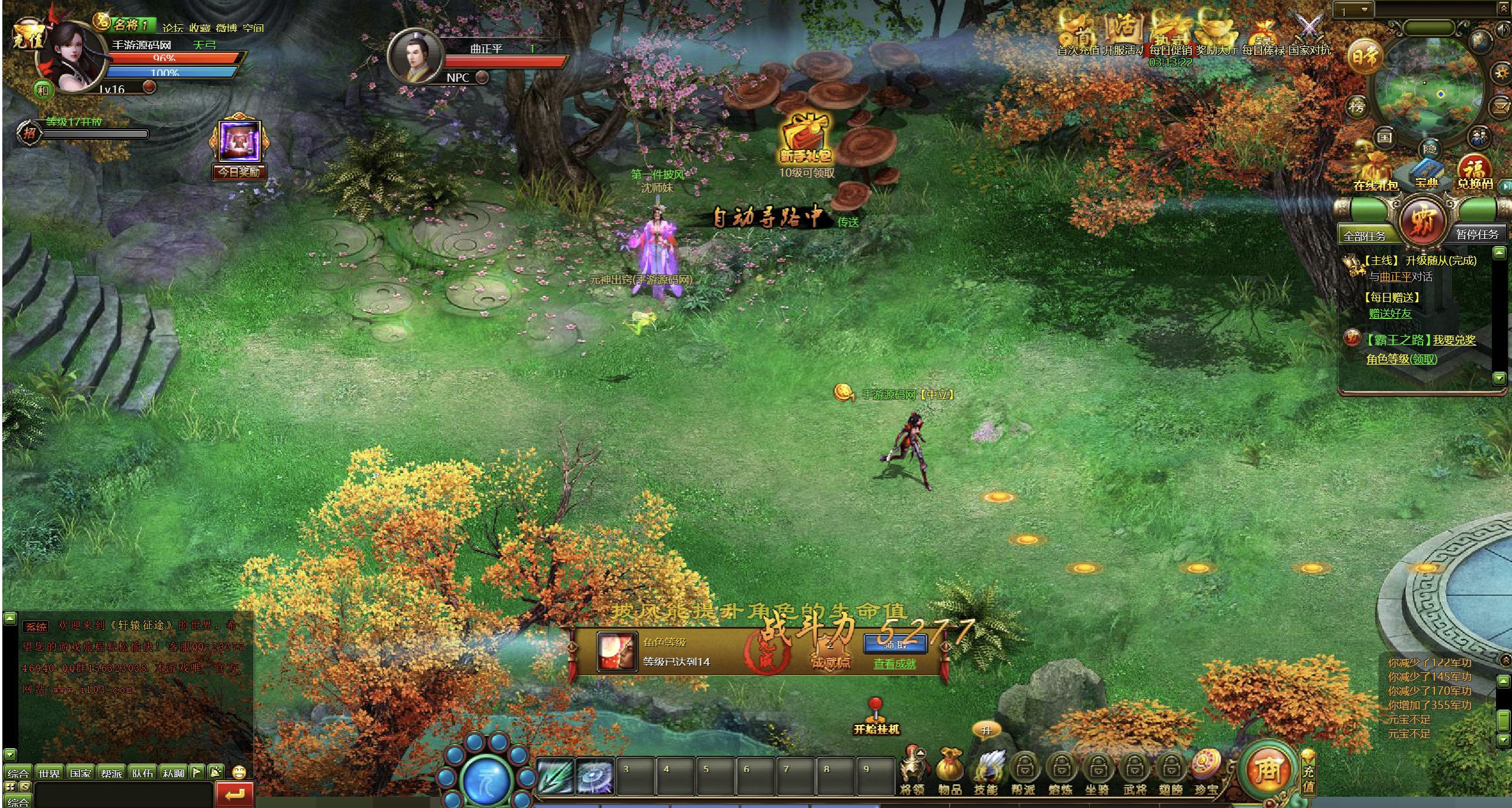The image size is (1512, 808).
Task: Activate the purple whirlwind skill slot
Action: [x=595, y=776]
